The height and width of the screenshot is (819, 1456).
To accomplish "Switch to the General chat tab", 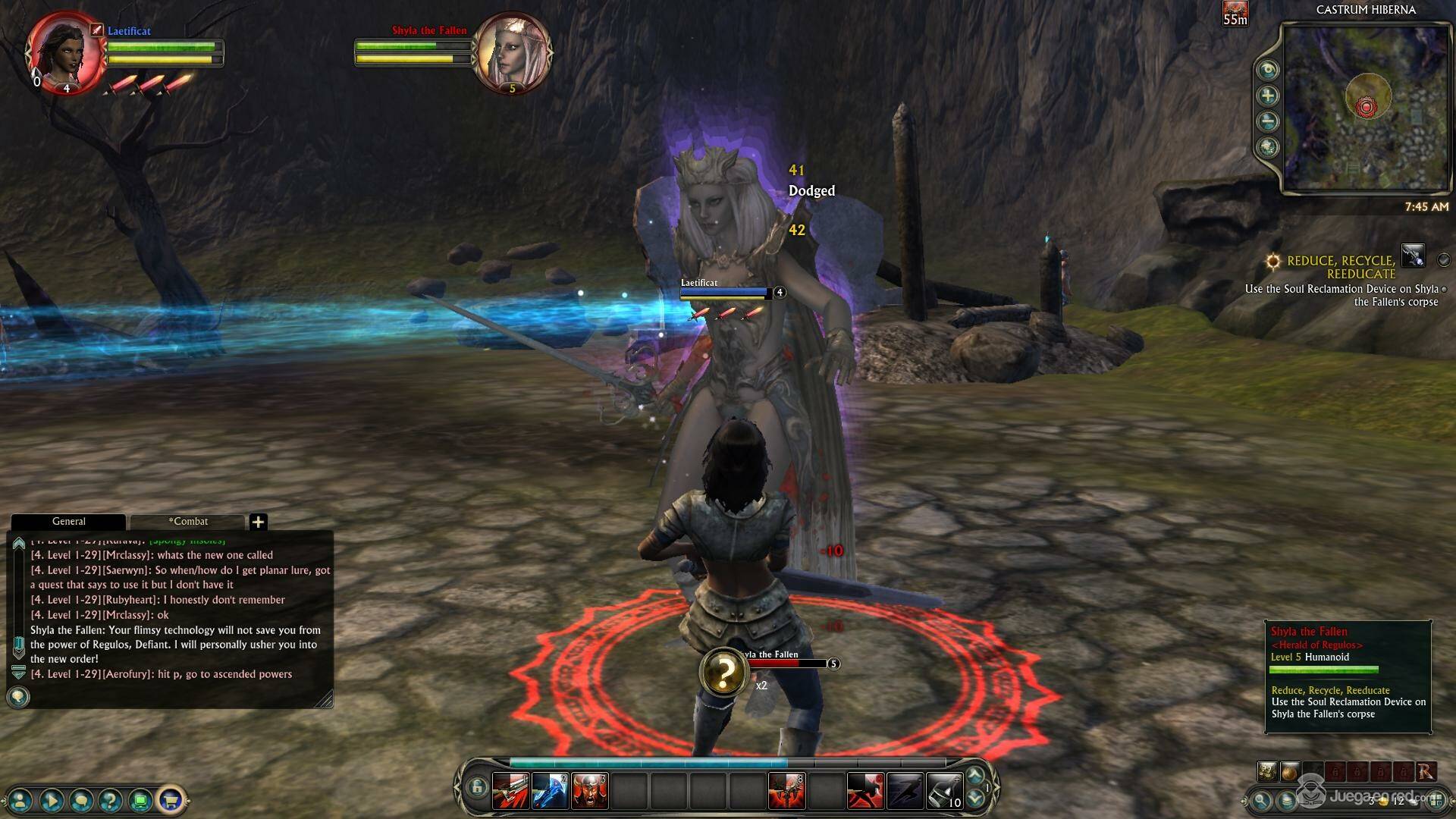I will [68, 522].
